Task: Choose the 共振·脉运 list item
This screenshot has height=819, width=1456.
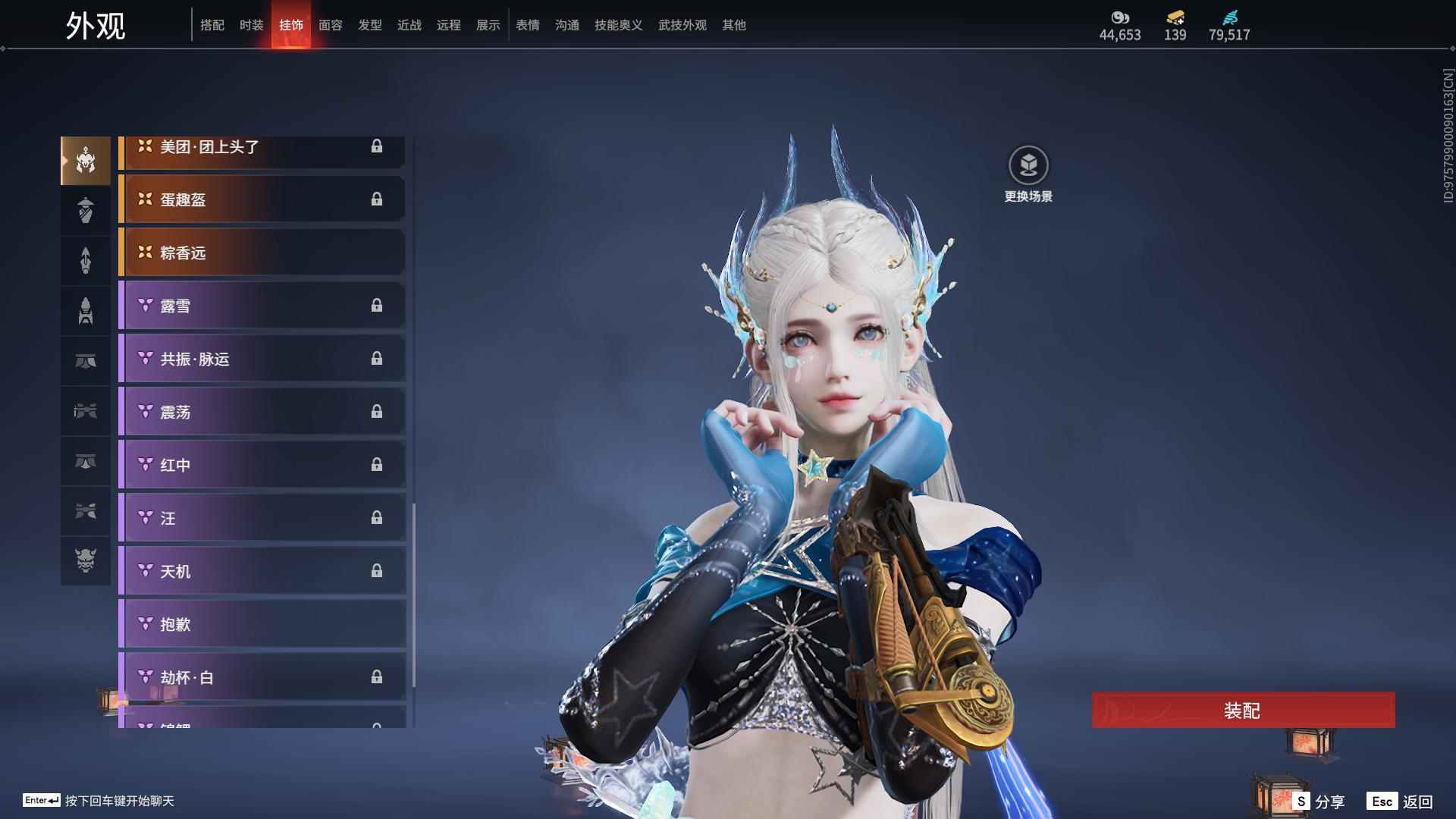Action: pos(262,359)
